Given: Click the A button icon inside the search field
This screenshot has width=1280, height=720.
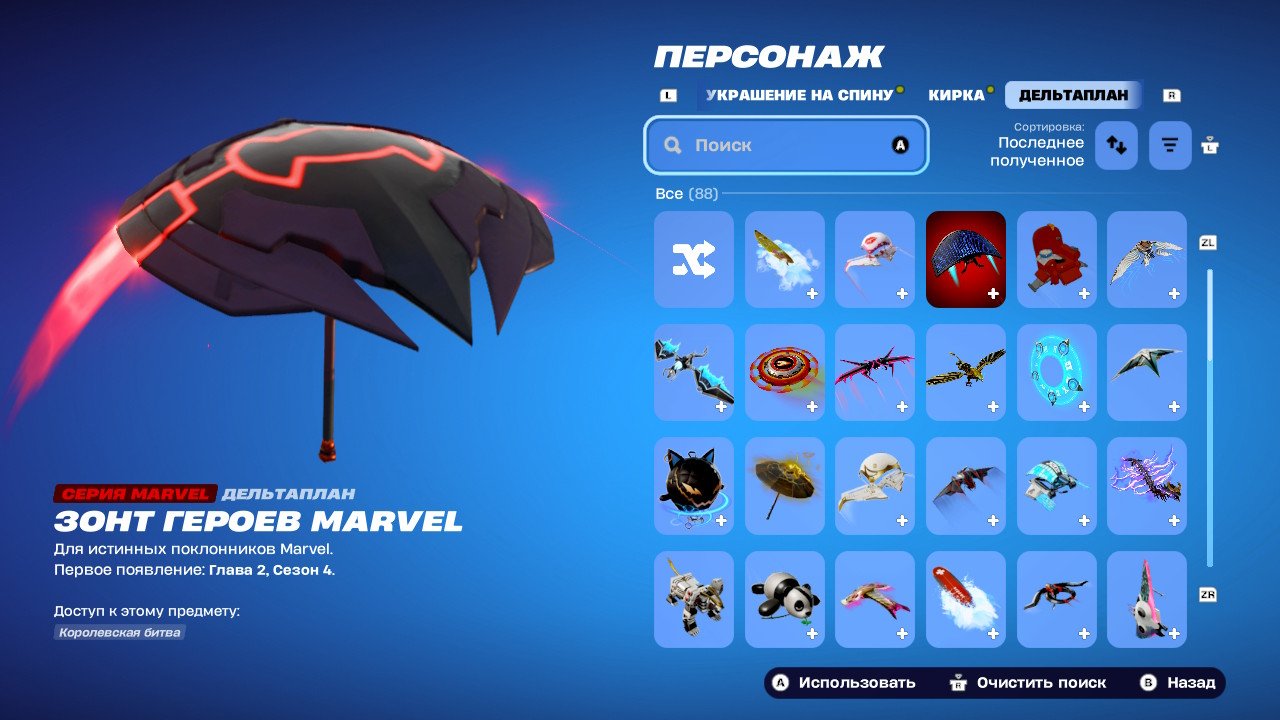Looking at the screenshot, I should 899,144.
